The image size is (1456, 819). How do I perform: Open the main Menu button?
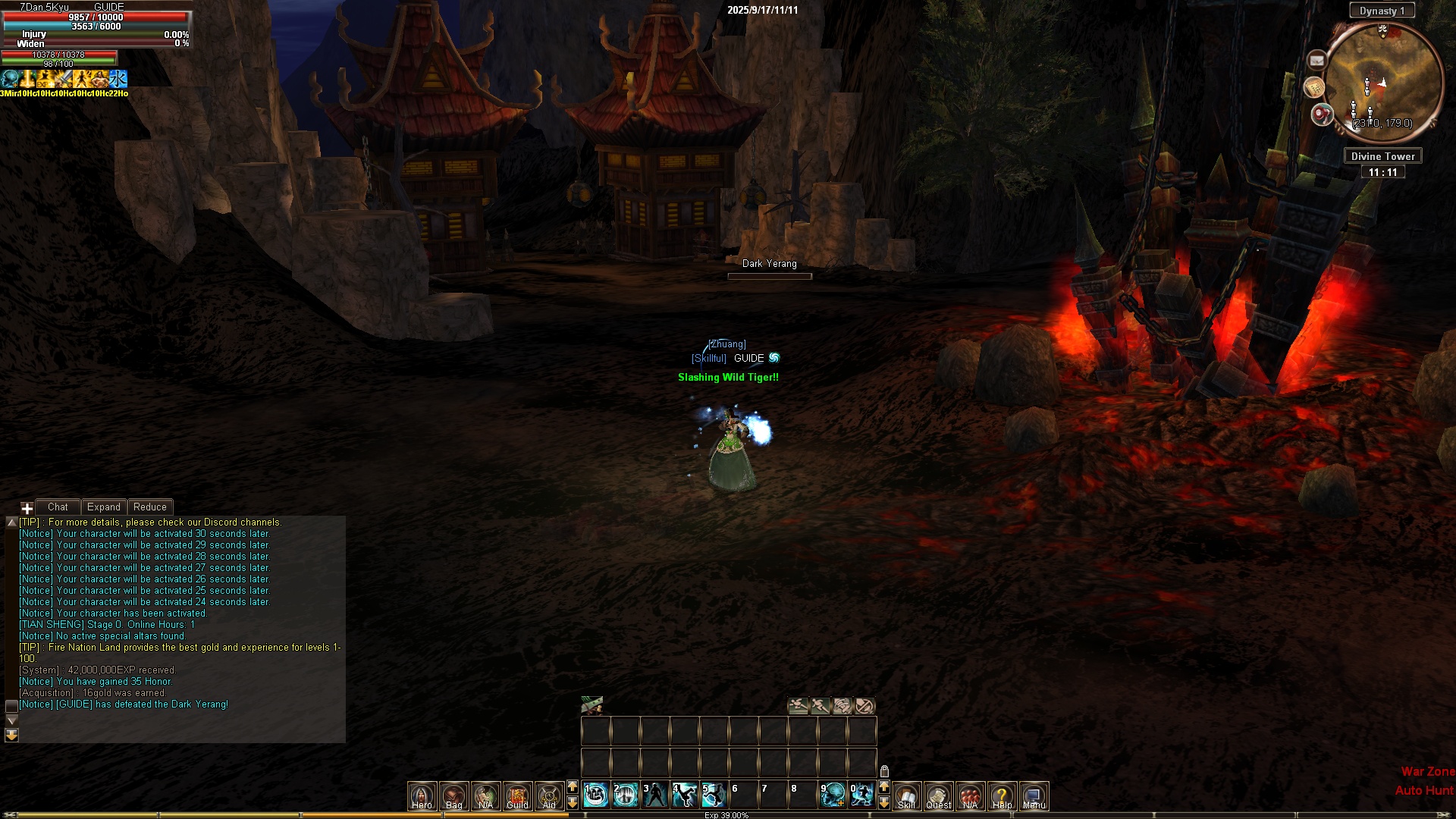(1034, 795)
